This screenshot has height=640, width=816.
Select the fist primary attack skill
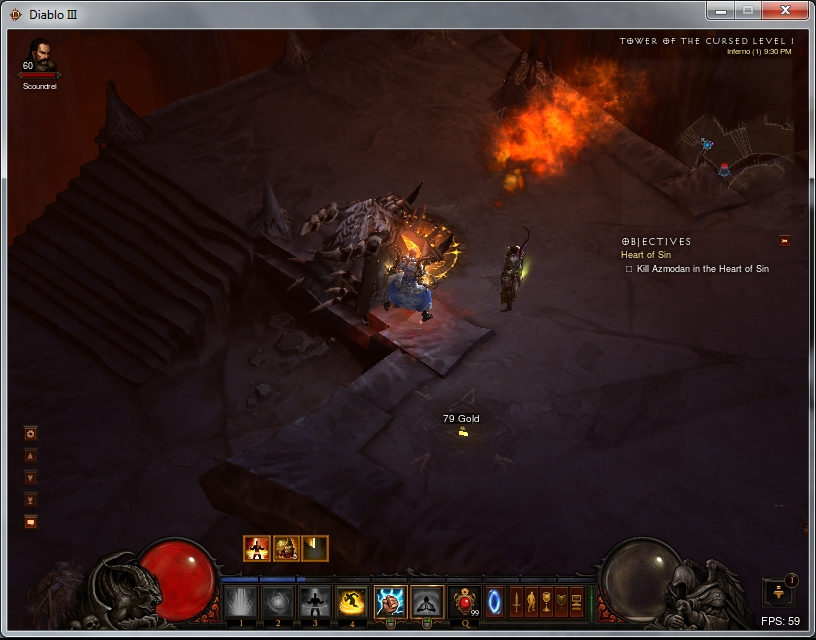coord(390,602)
